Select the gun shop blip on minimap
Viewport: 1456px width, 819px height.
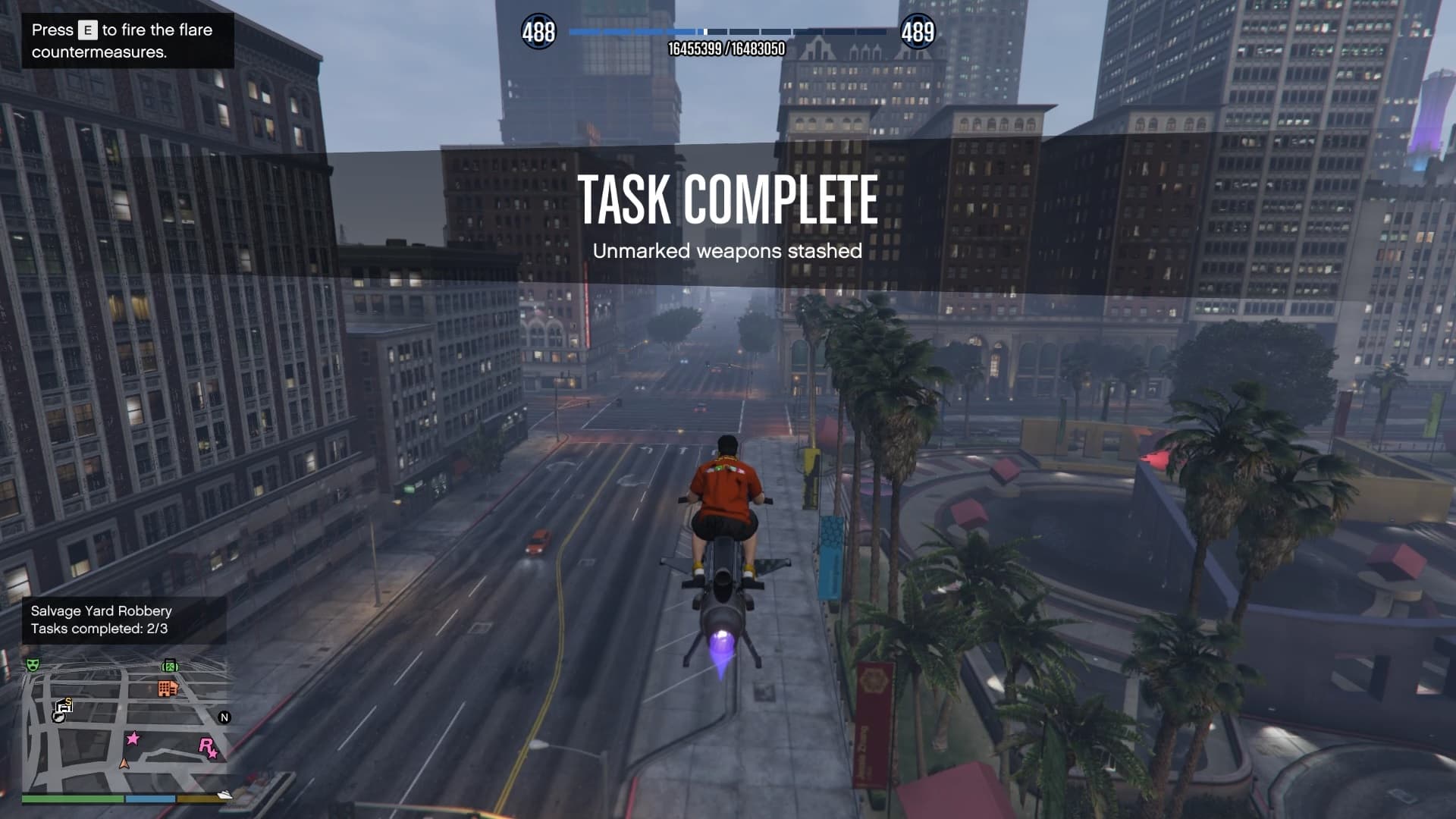[x=58, y=716]
